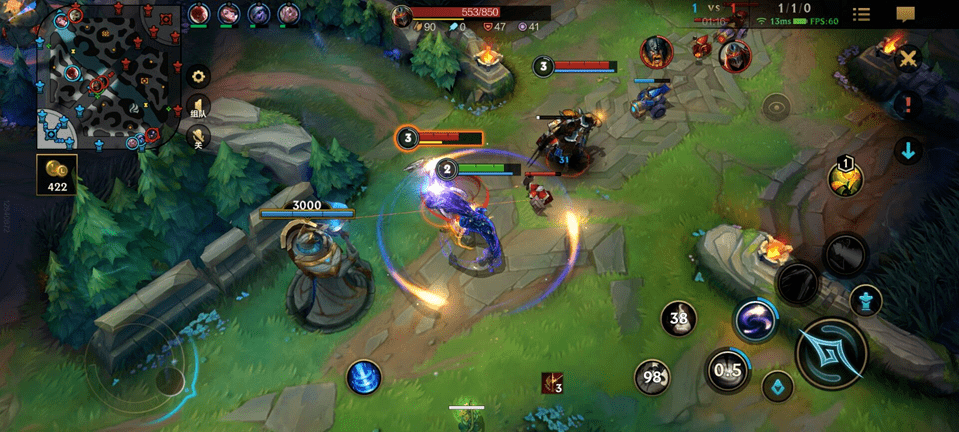
Task: Send the crossed swords attack ping
Action: [x=908, y=58]
